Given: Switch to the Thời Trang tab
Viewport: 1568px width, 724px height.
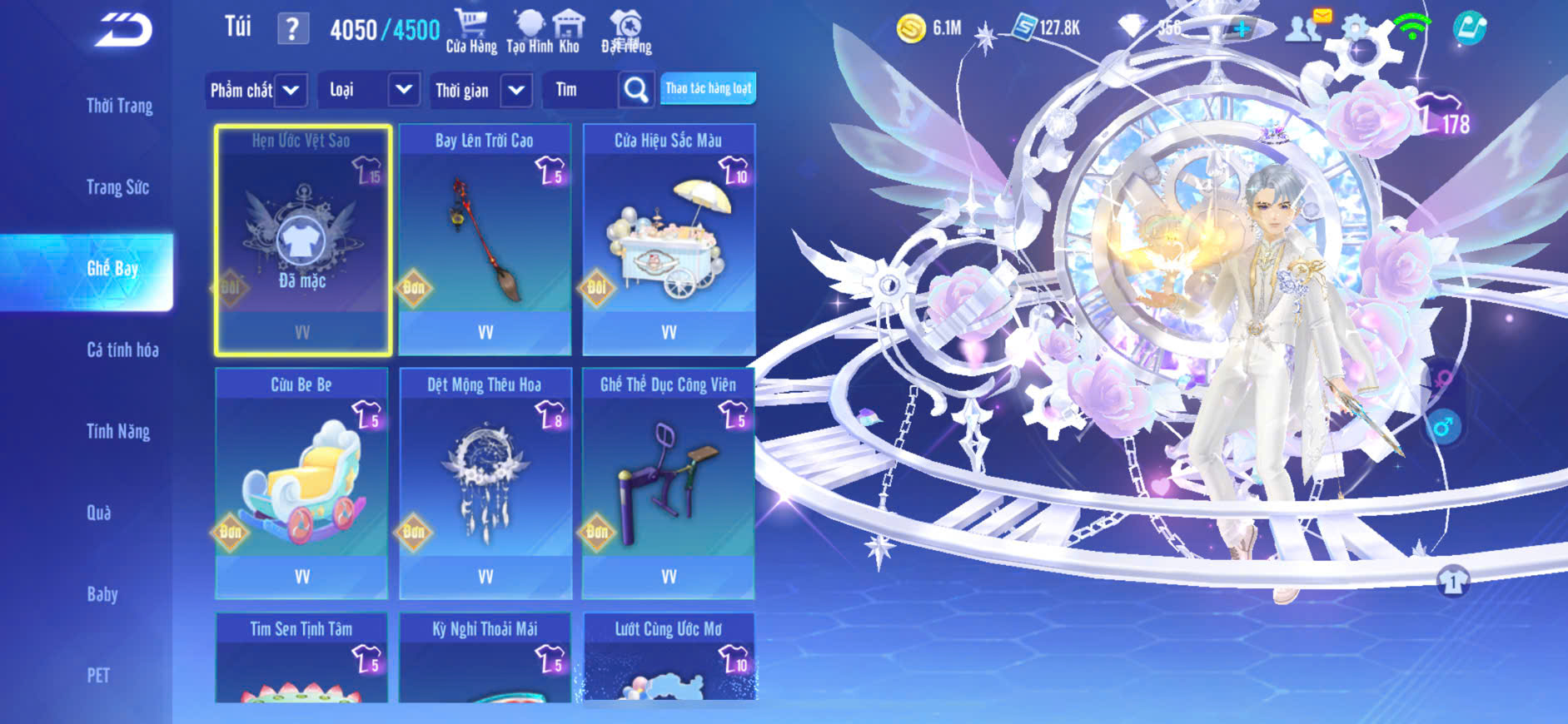Looking at the screenshot, I should point(119,106).
